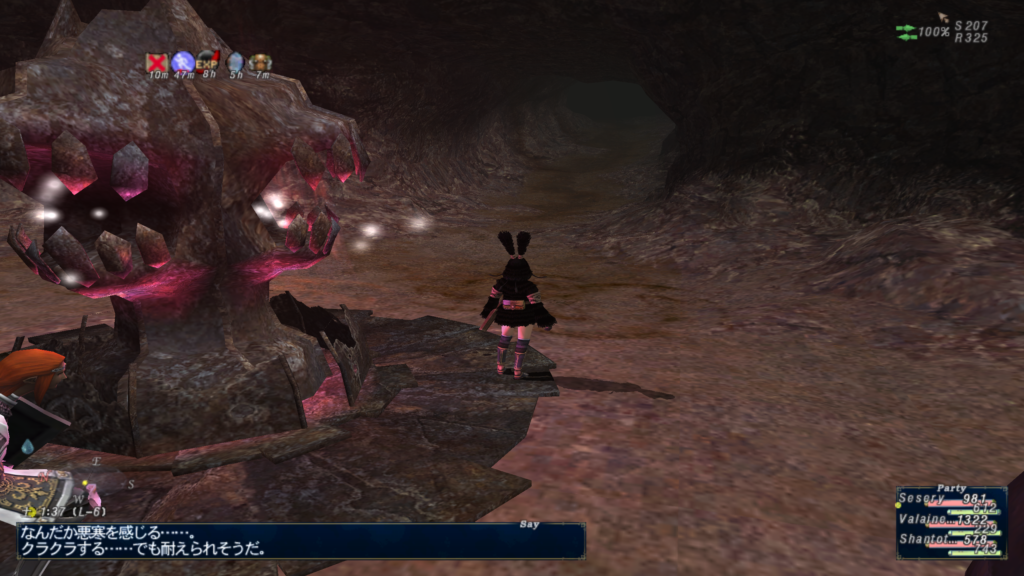Select the brown food status effect icon
The height and width of the screenshot is (576, 1024).
coord(261,62)
